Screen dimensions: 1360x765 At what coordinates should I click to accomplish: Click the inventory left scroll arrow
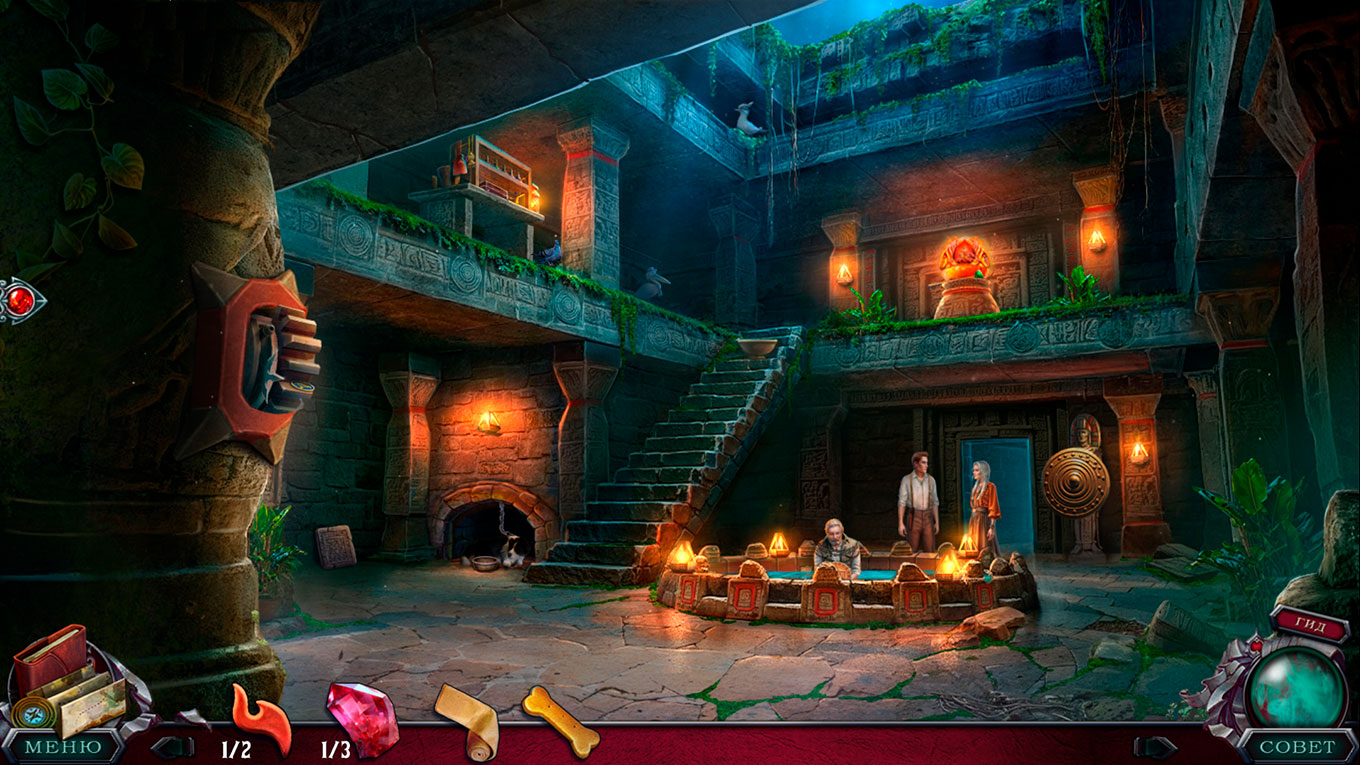click(x=170, y=747)
